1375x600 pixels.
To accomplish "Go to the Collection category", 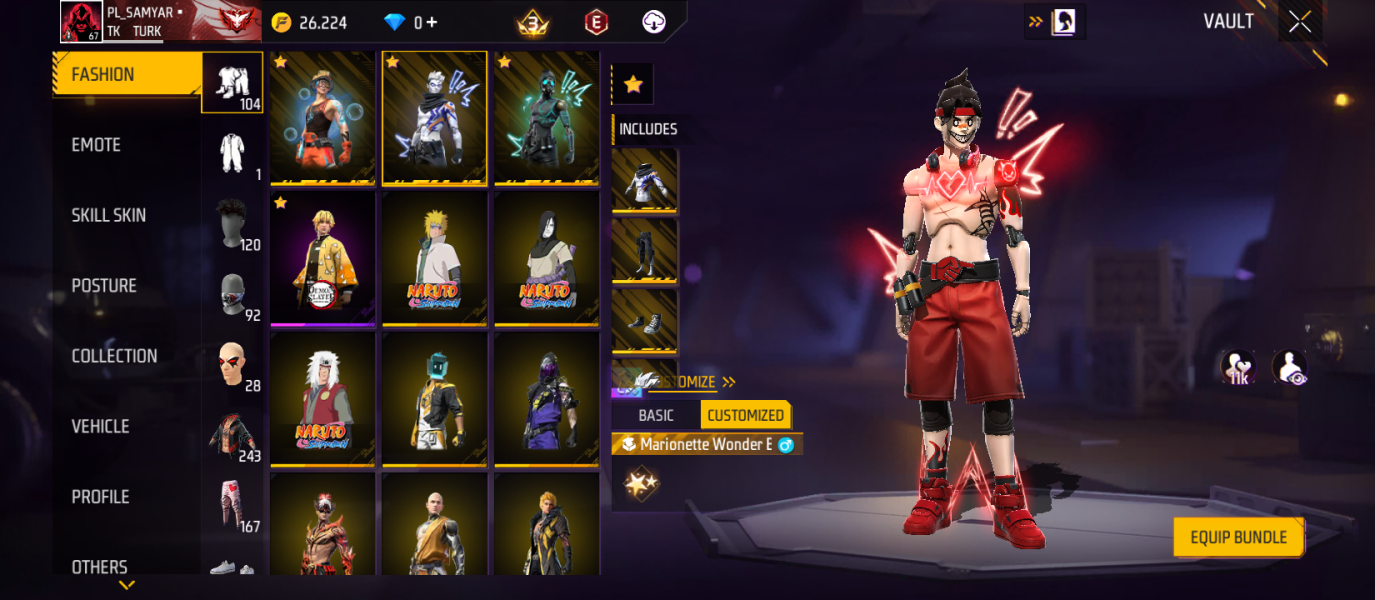I will pyautogui.click(x=114, y=356).
